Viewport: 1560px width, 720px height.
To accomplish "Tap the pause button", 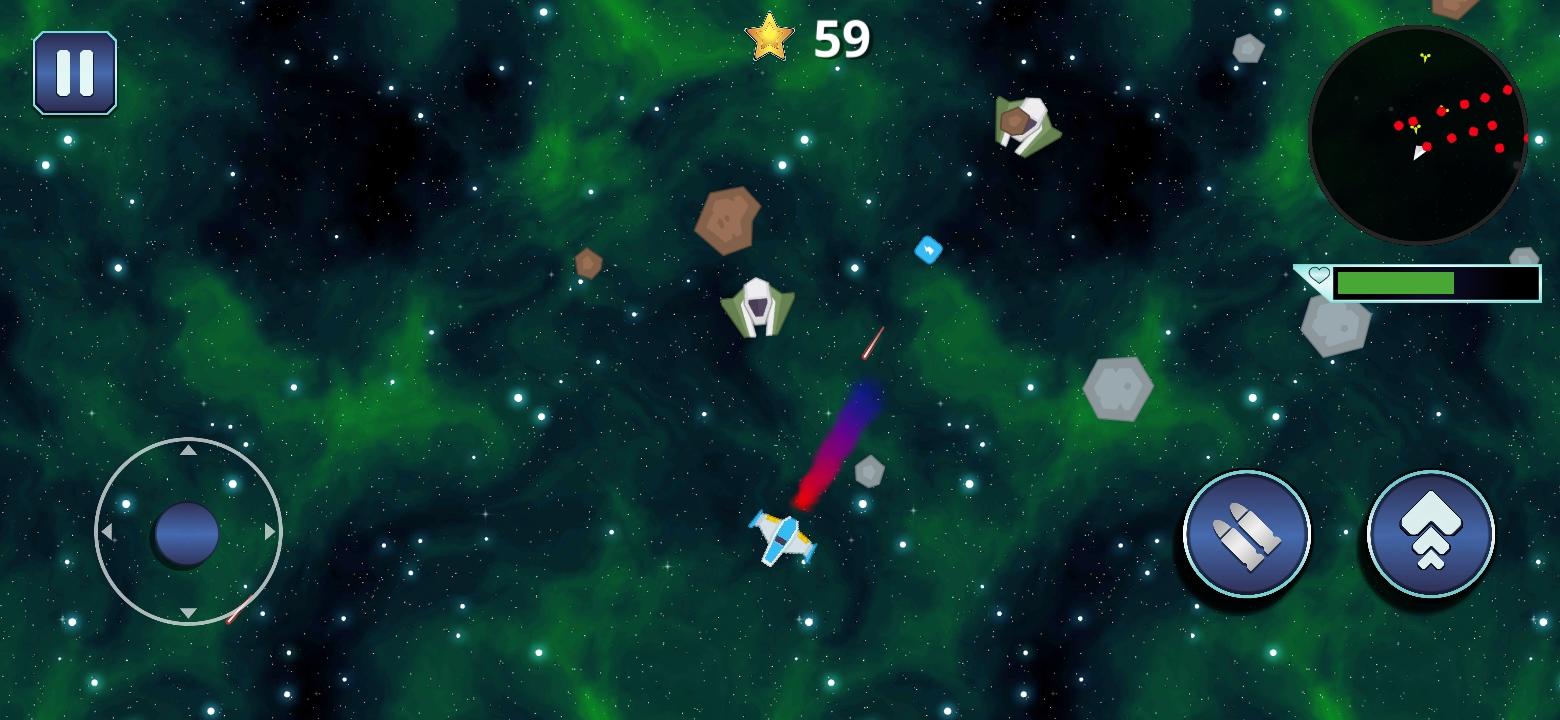I will (75, 72).
